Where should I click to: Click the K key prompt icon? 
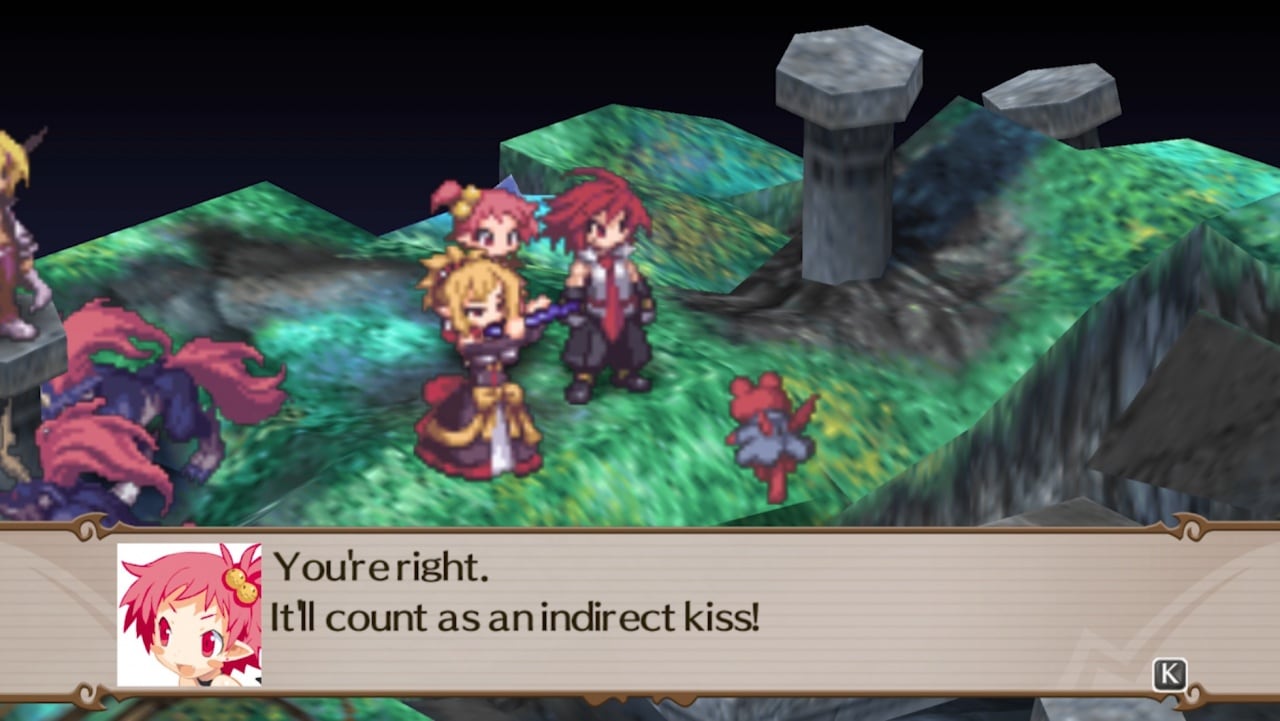pos(1168,675)
